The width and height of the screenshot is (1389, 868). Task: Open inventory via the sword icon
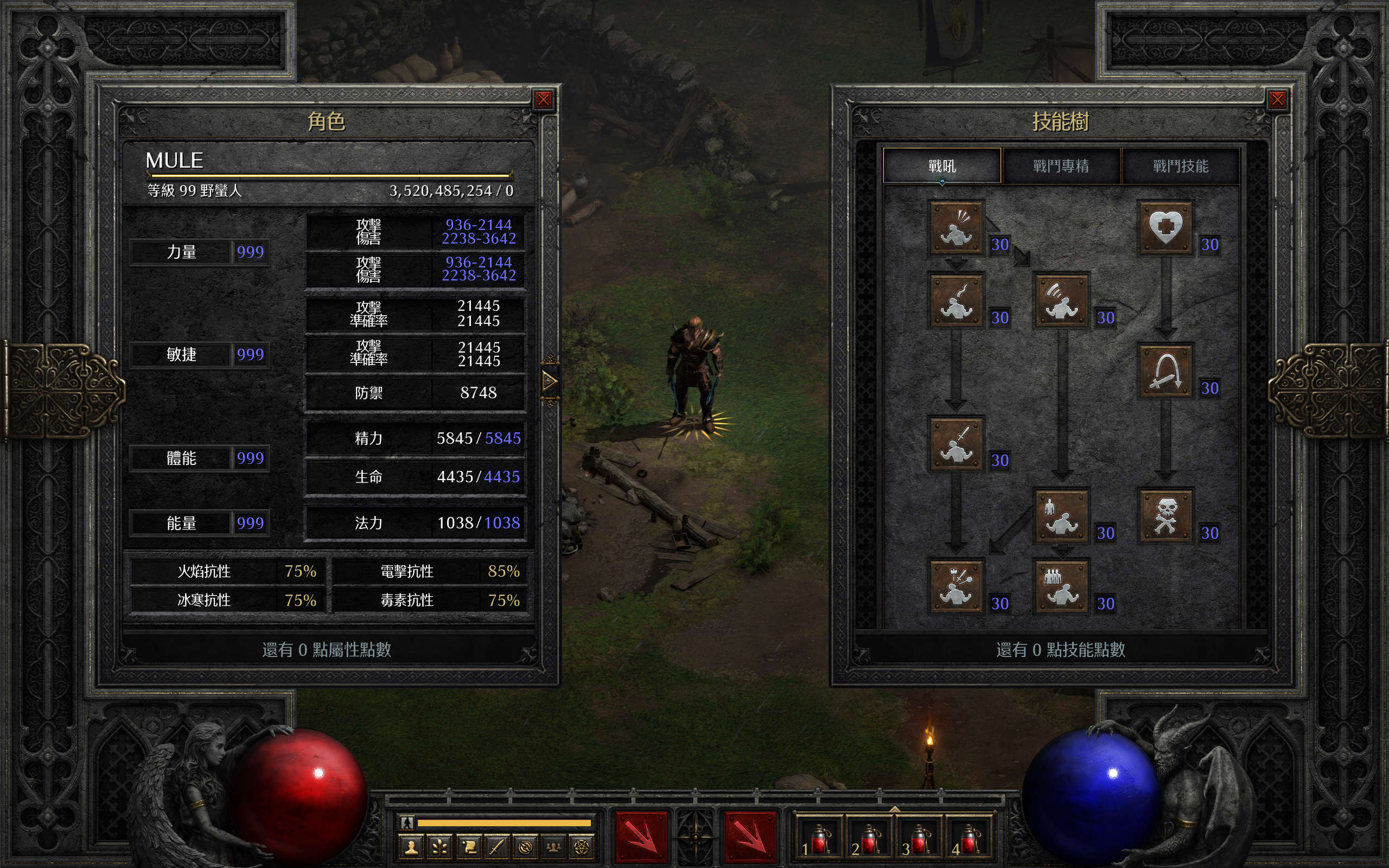pos(496,847)
